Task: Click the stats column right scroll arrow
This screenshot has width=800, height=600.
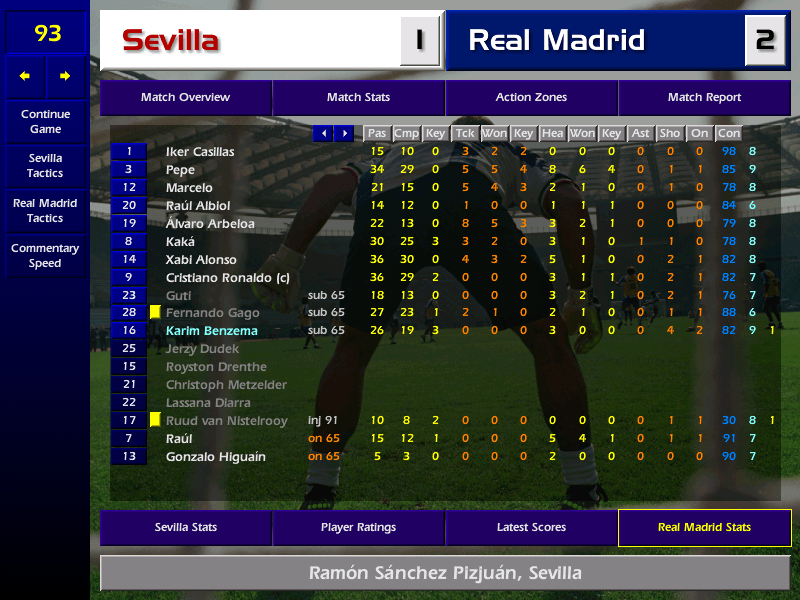Action: click(x=344, y=133)
